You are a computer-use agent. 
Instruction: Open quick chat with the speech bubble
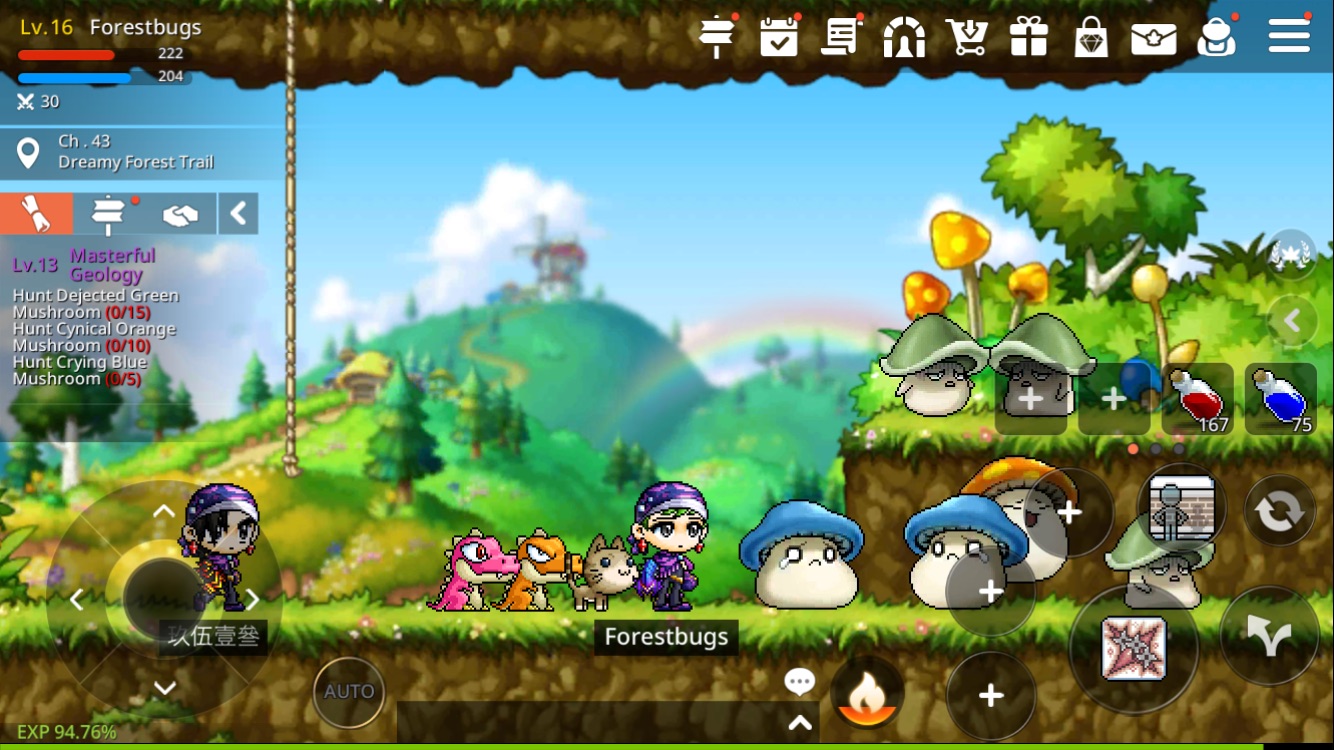(799, 681)
